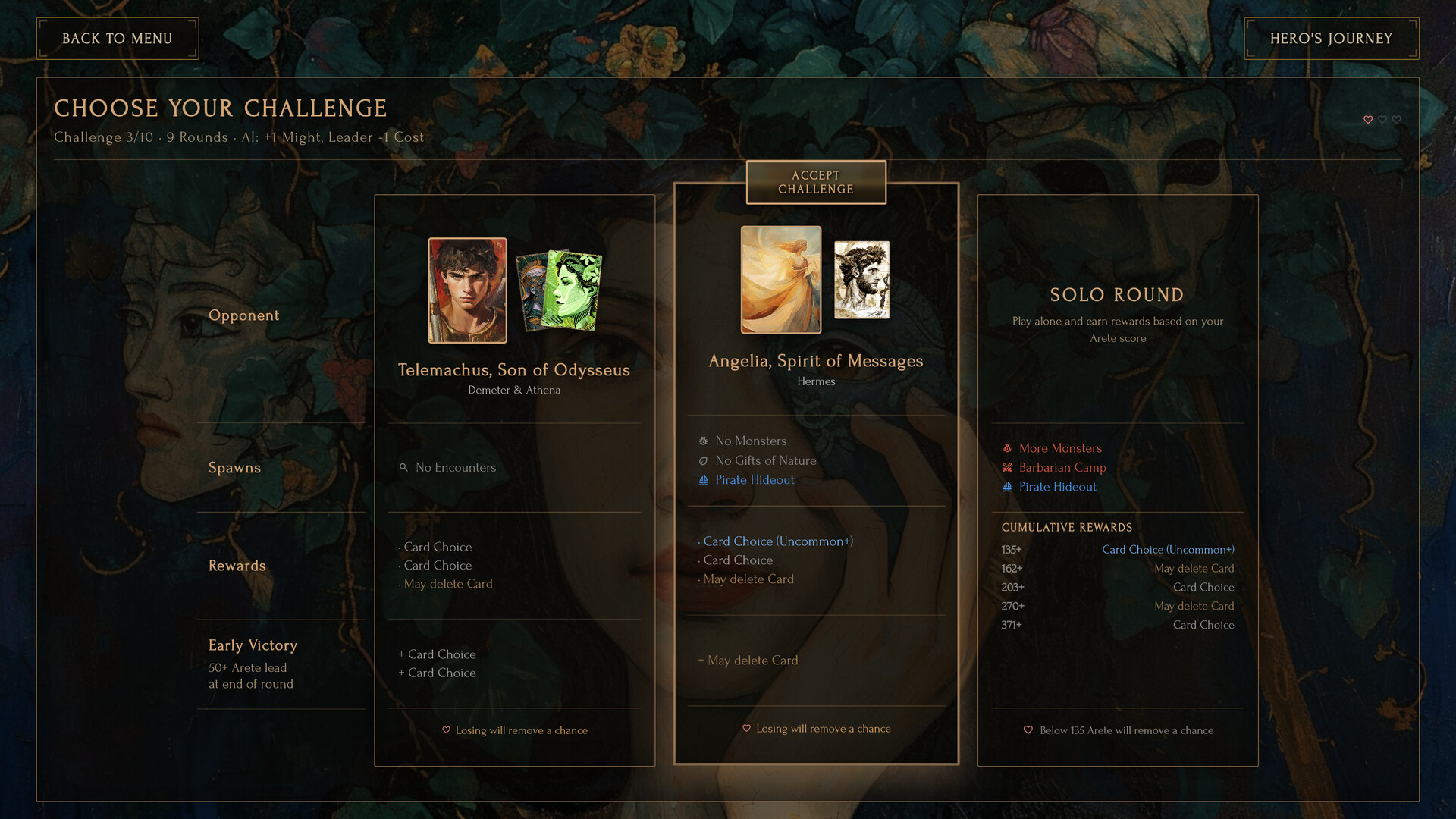Click the magnifier icon next to No Encounters

point(404,467)
